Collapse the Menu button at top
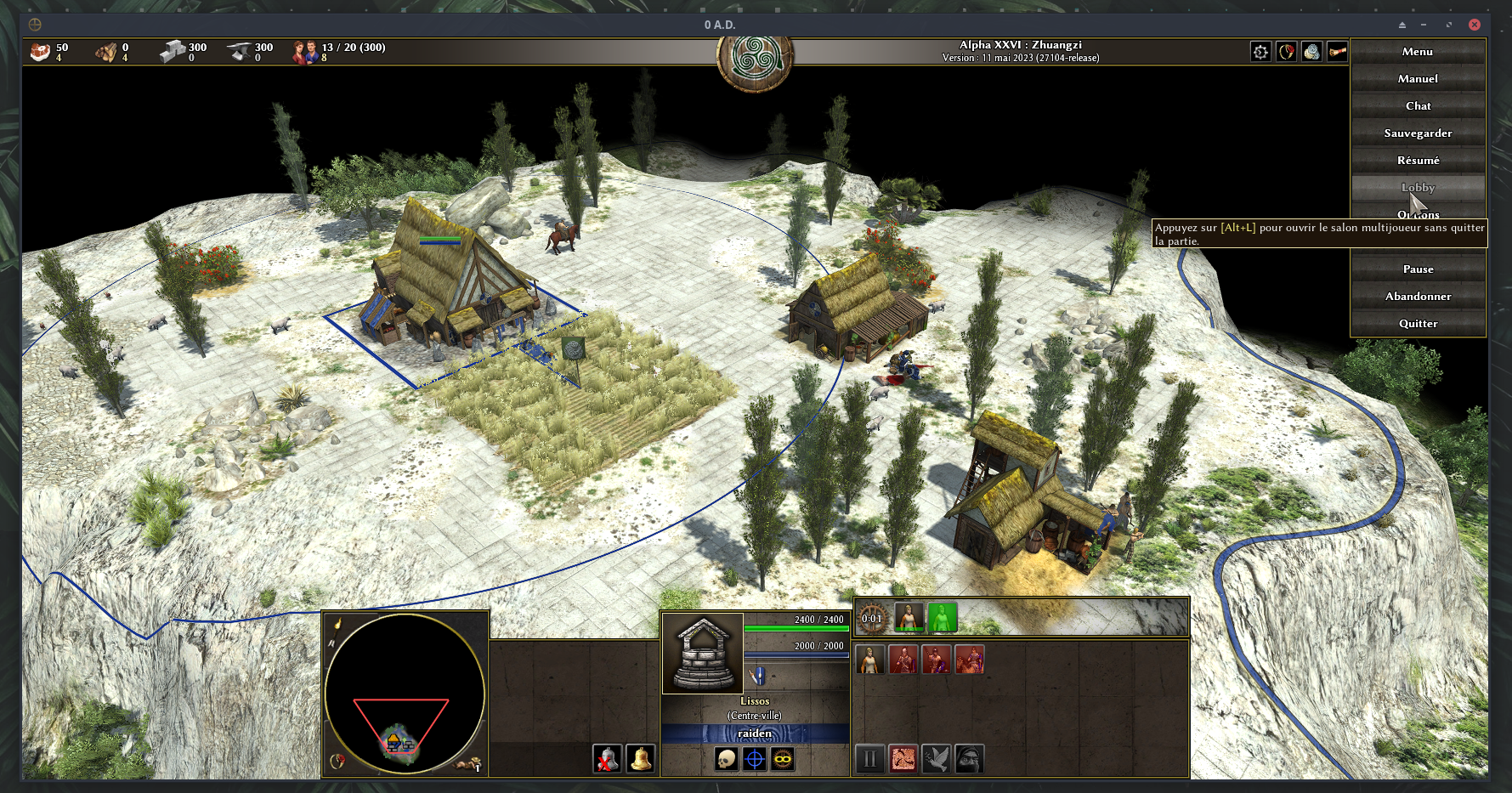 [x=1418, y=52]
